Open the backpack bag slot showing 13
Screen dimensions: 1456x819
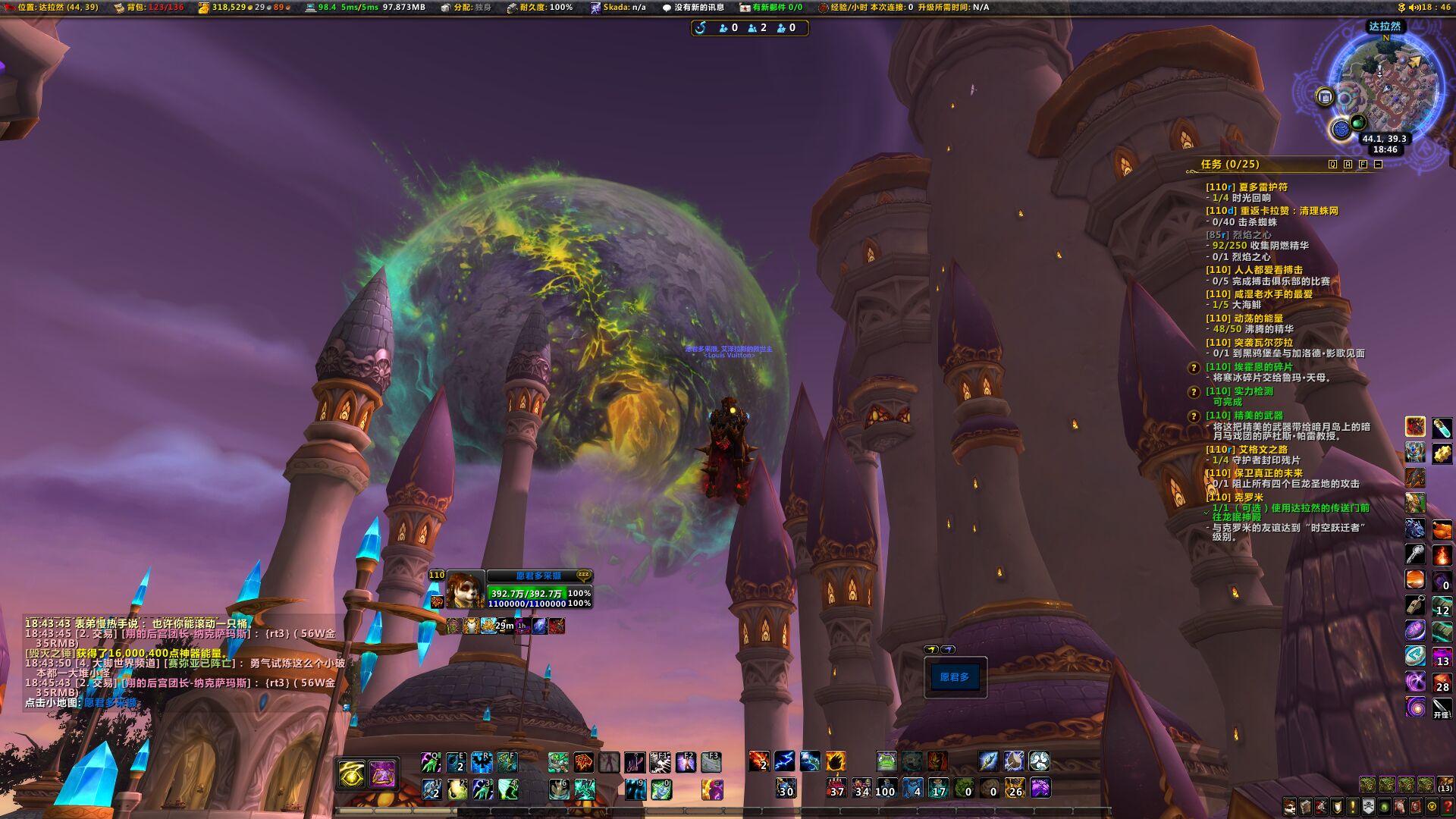[x=1445, y=784]
